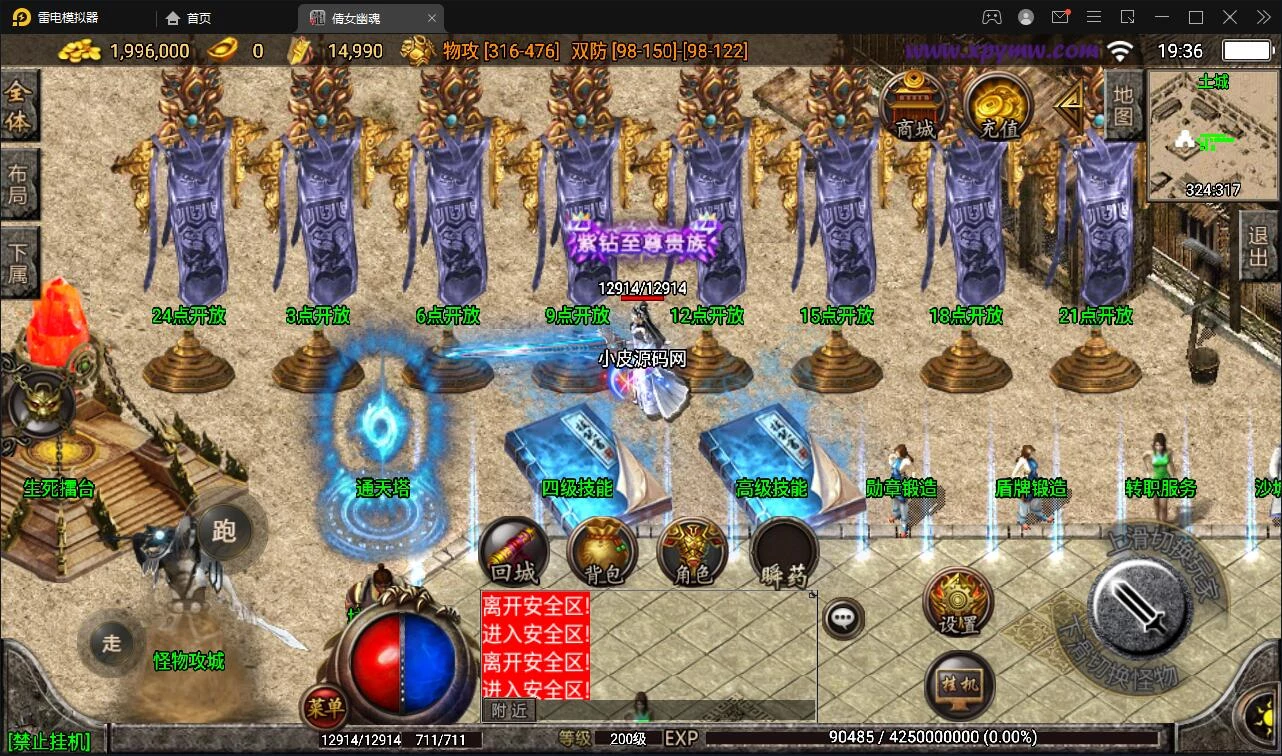Select the 全体 tab
The height and width of the screenshot is (756, 1282).
pos(18,106)
